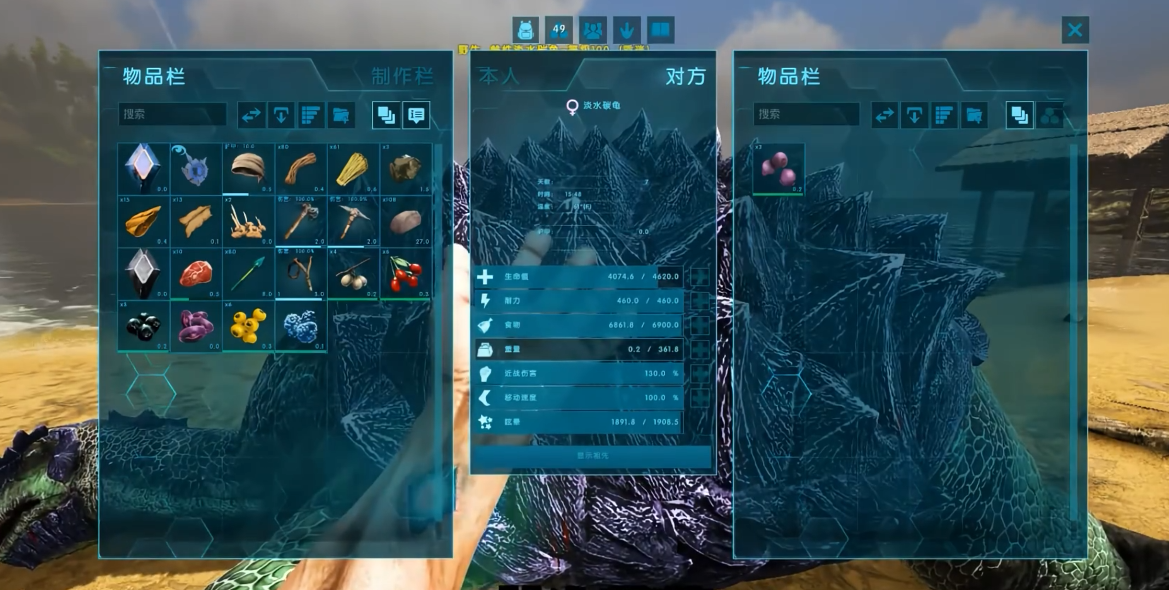The height and width of the screenshot is (590, 1169).
Task: Select the pink berries in creature inventory
Action: point(779,168)
